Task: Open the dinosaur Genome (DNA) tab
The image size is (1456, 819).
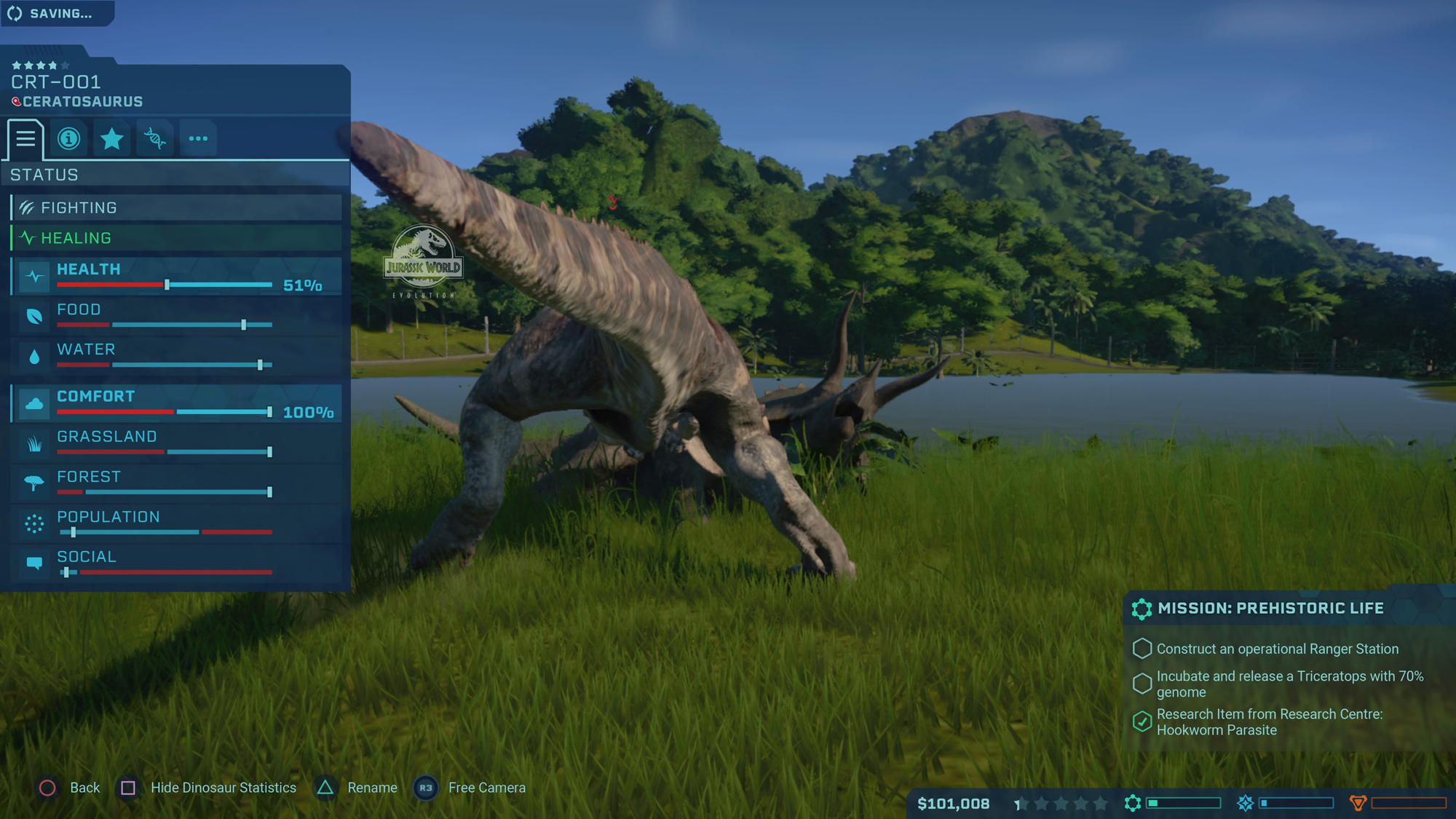Action: pos(155,138)
